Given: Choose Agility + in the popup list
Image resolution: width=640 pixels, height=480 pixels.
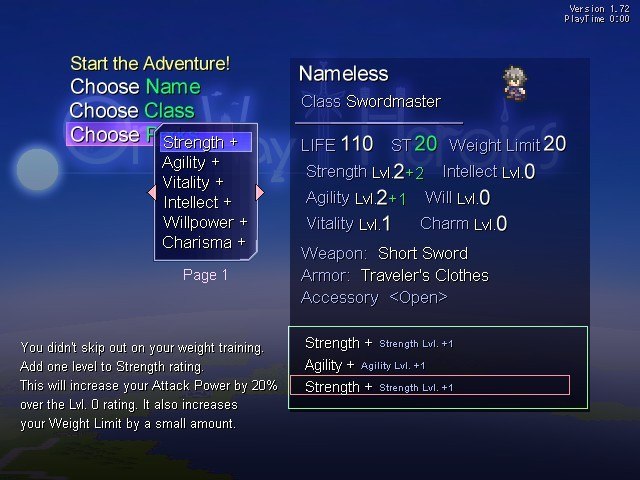Looking at the screenshot, I should pyautogui.click(x=190, y=162).
